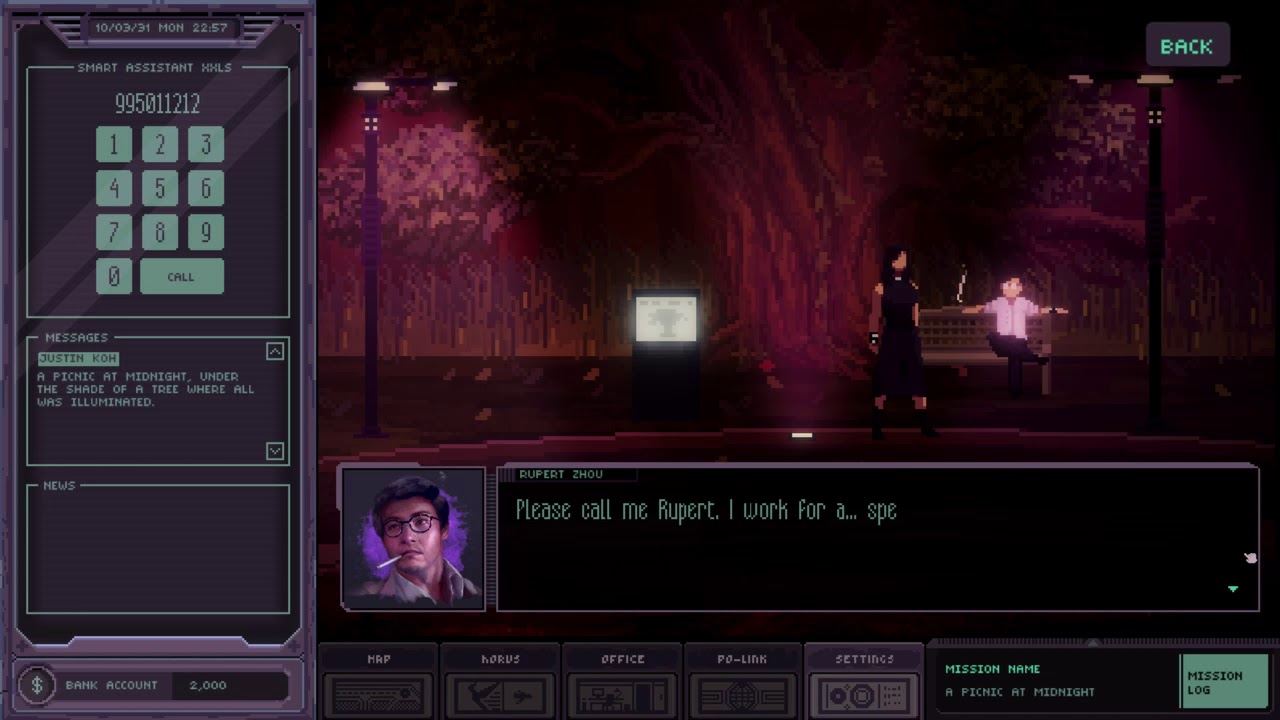This screenshot has height=720, width=1280.
Task: Go to the Office
Action: (622, 682)
